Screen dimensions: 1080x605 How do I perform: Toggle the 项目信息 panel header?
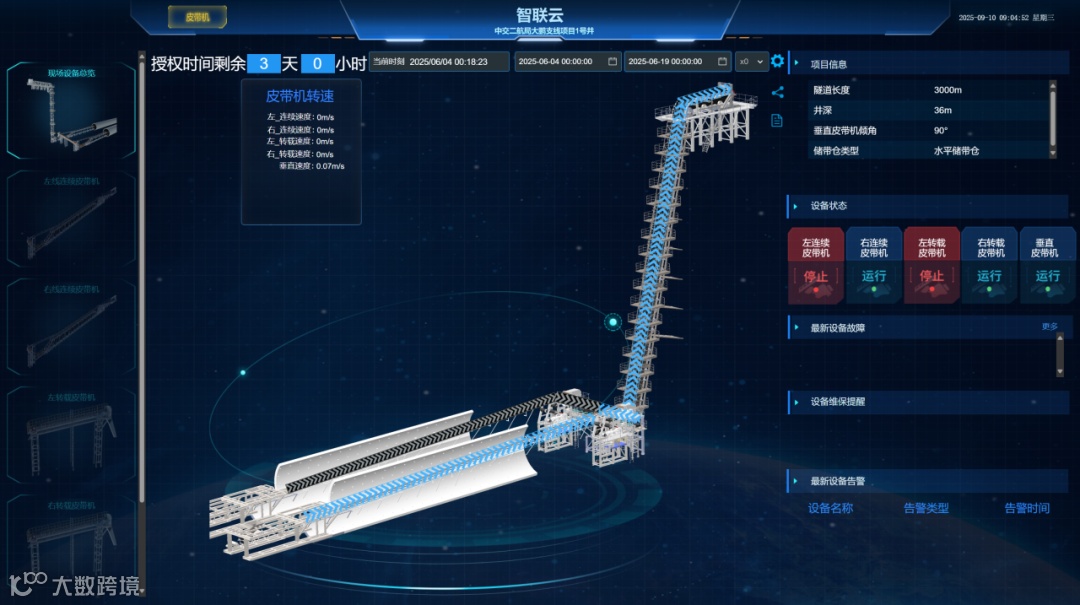[830, 64]
